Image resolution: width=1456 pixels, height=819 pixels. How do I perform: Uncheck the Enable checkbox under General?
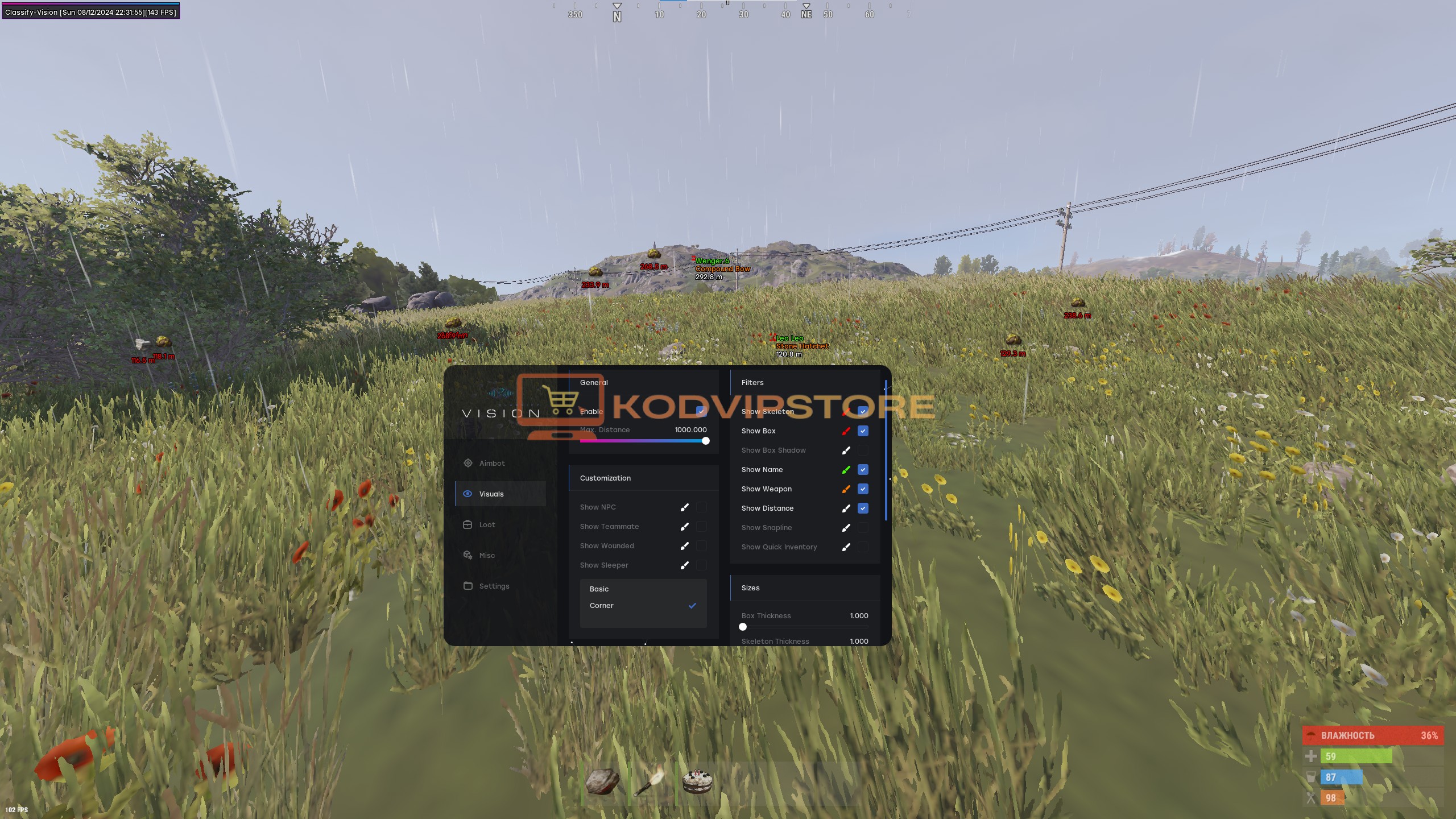point(701,411)
